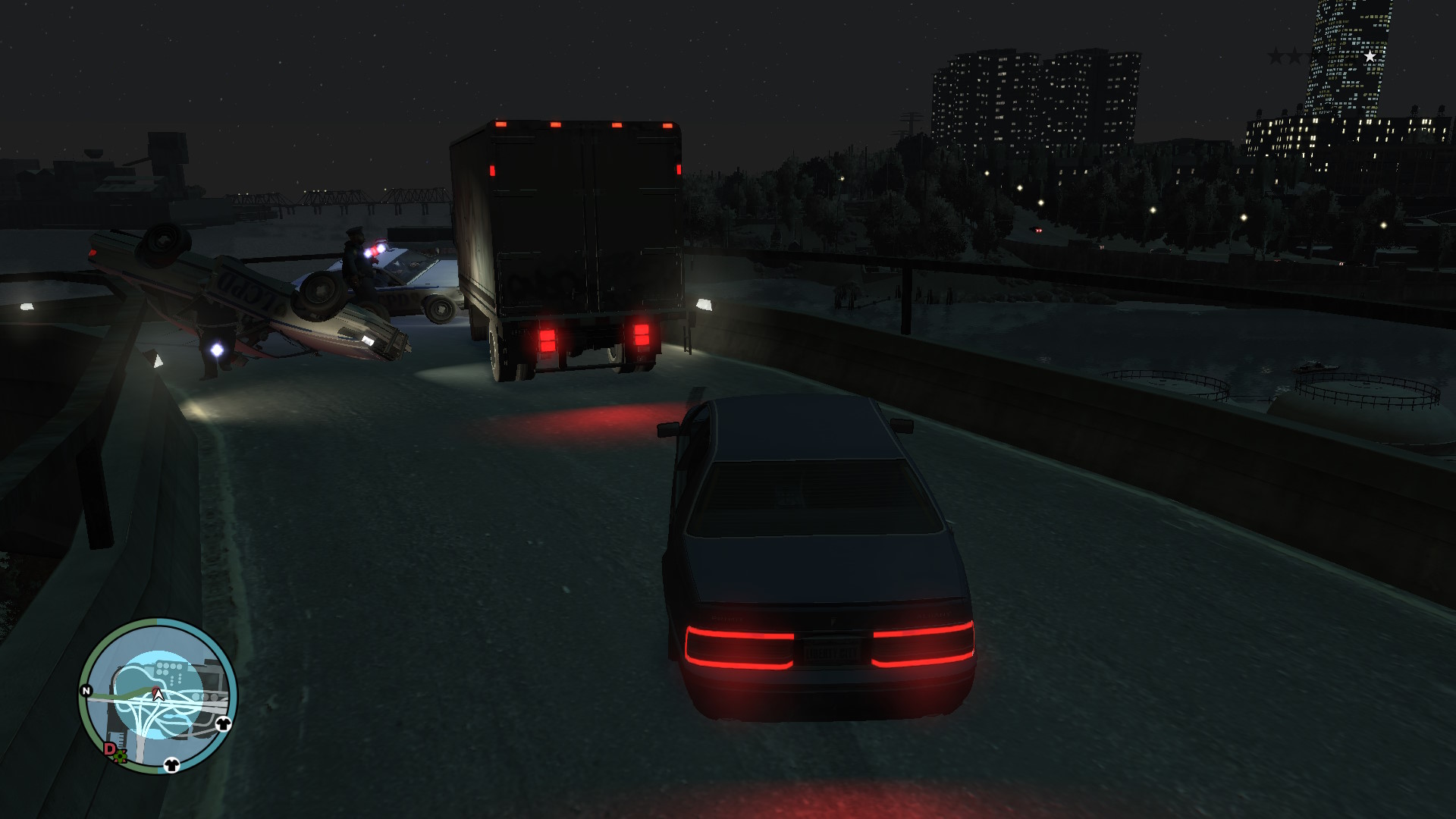Click the white player arrow in the minimap center
The image size is (1456, 819).
[158, 695]
